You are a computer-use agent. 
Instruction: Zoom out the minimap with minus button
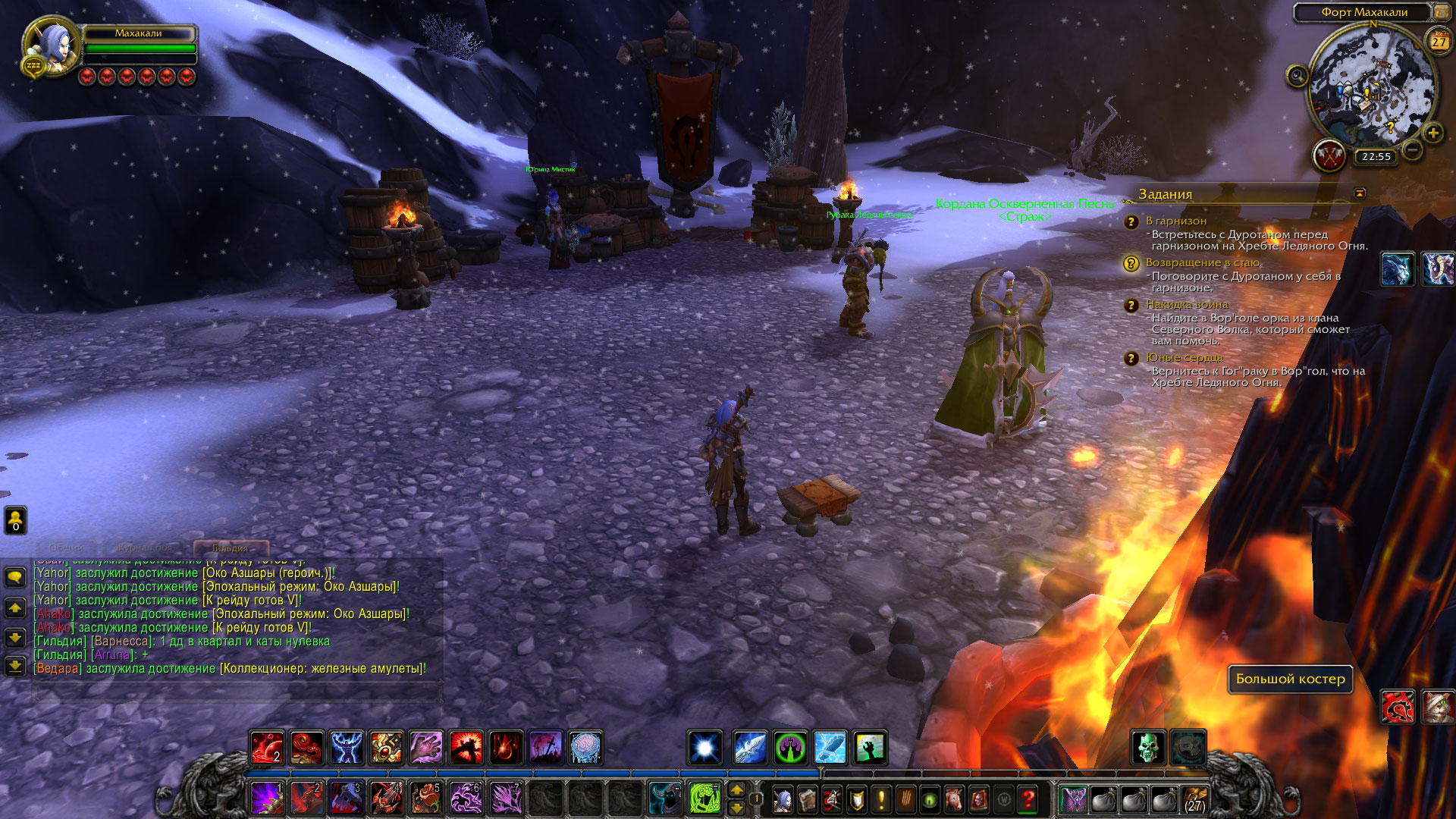tap(1412, 149)
